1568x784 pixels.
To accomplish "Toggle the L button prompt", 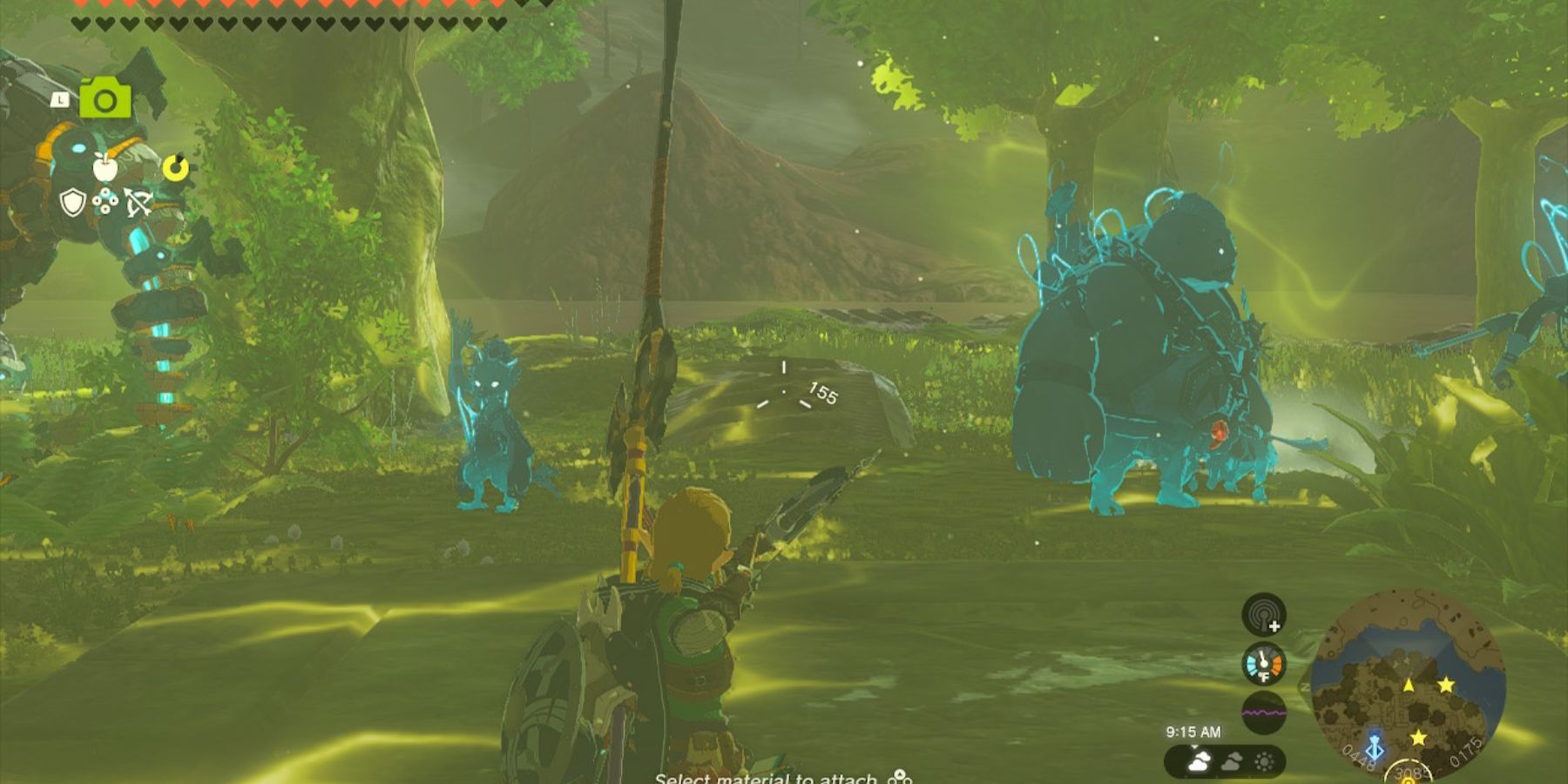I will point(60,99).
